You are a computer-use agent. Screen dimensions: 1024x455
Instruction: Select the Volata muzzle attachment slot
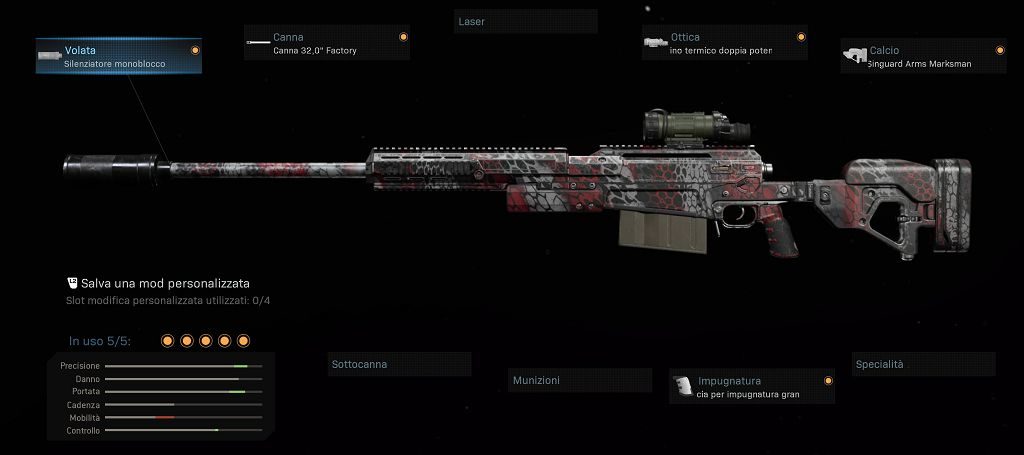(x=118, y=56)
